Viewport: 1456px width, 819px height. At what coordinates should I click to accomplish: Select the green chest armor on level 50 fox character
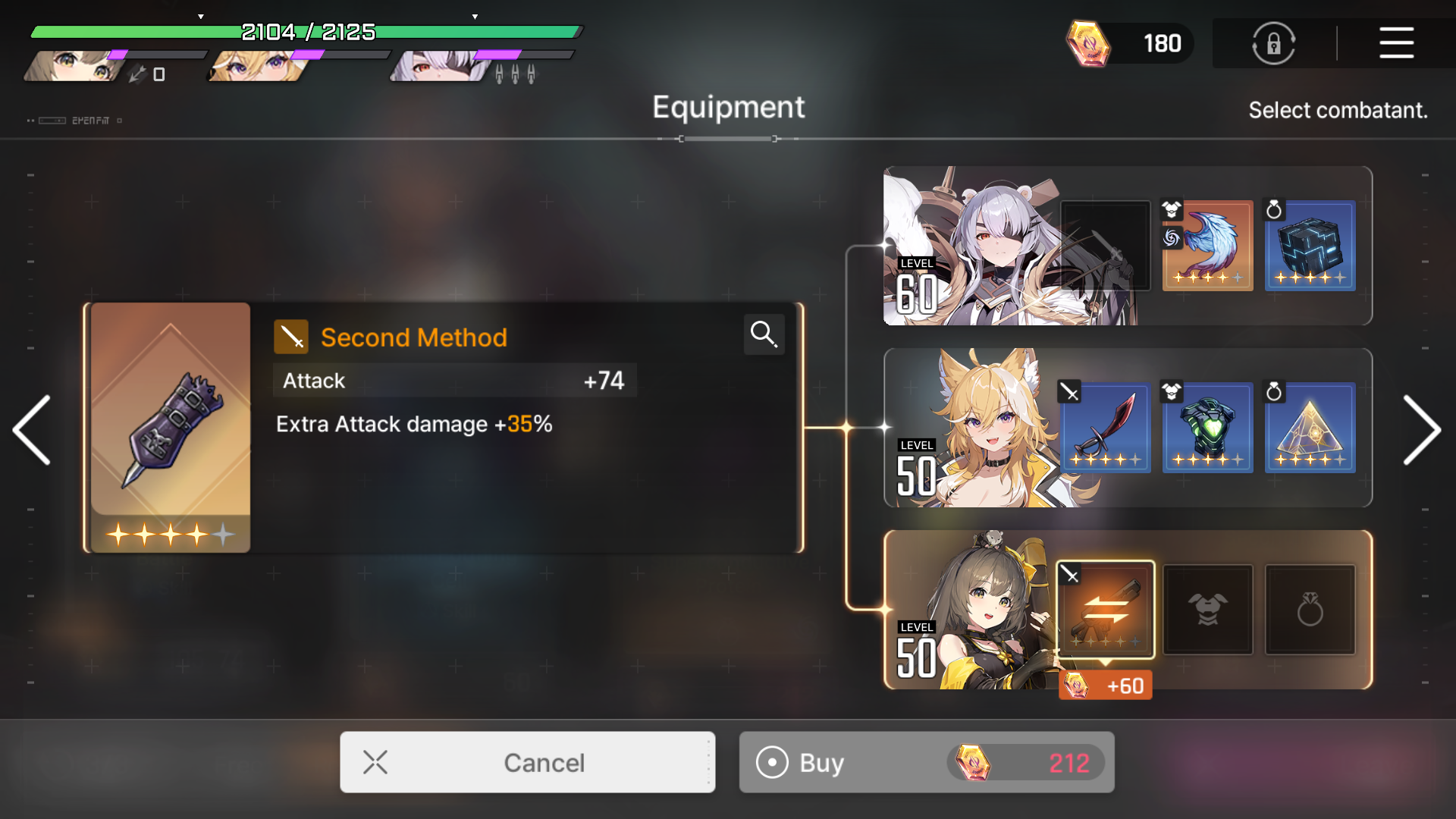1208,428
